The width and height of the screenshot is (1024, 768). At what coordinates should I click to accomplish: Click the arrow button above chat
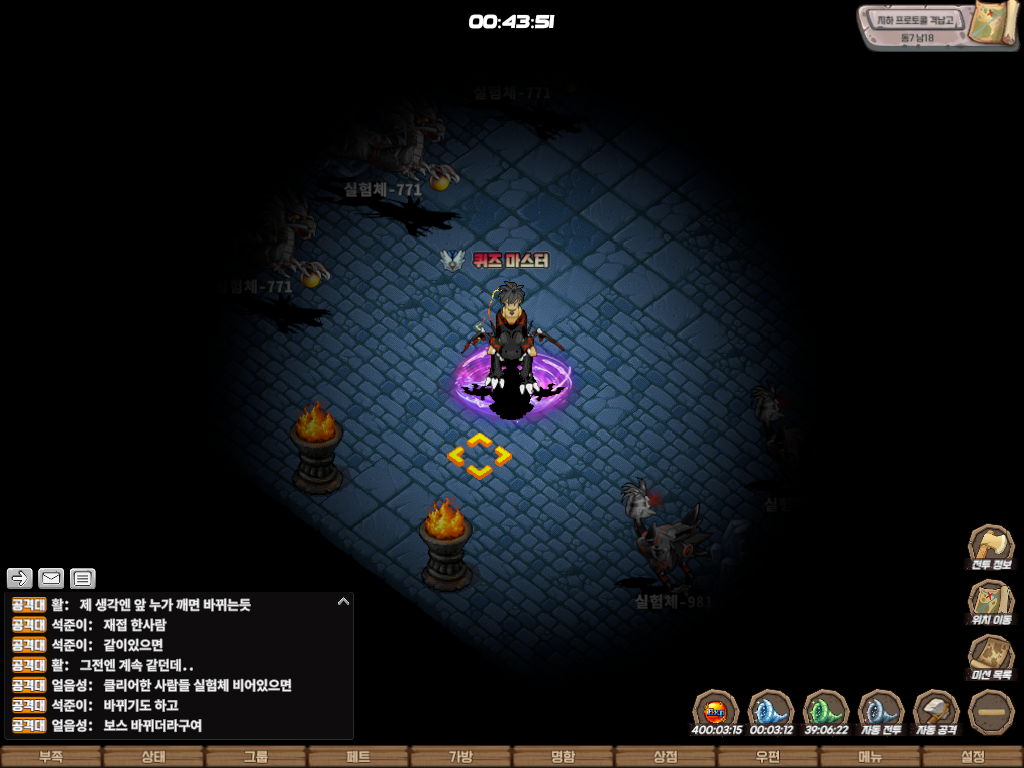tap(20, 578)
